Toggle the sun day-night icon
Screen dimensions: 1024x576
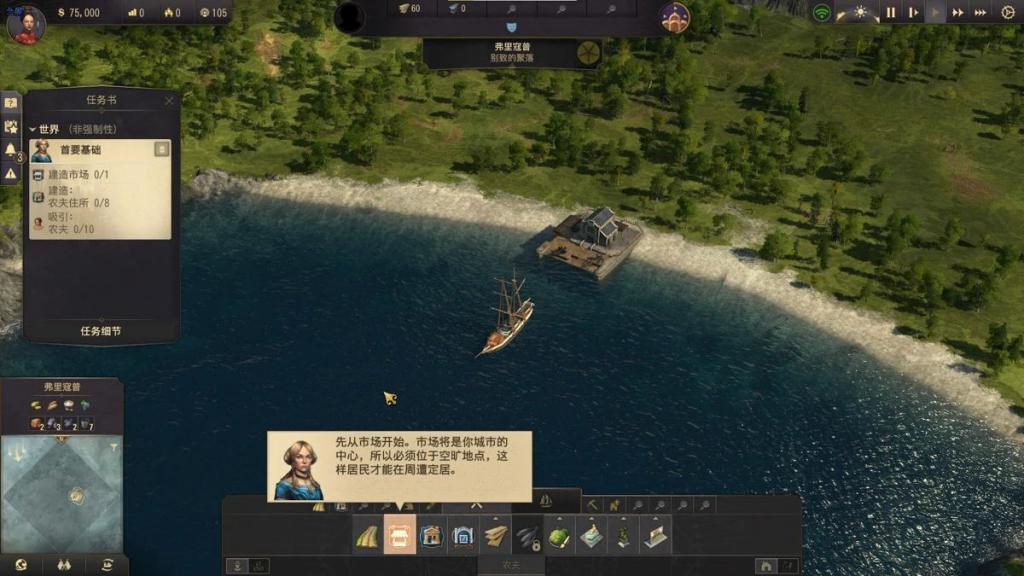860,13
